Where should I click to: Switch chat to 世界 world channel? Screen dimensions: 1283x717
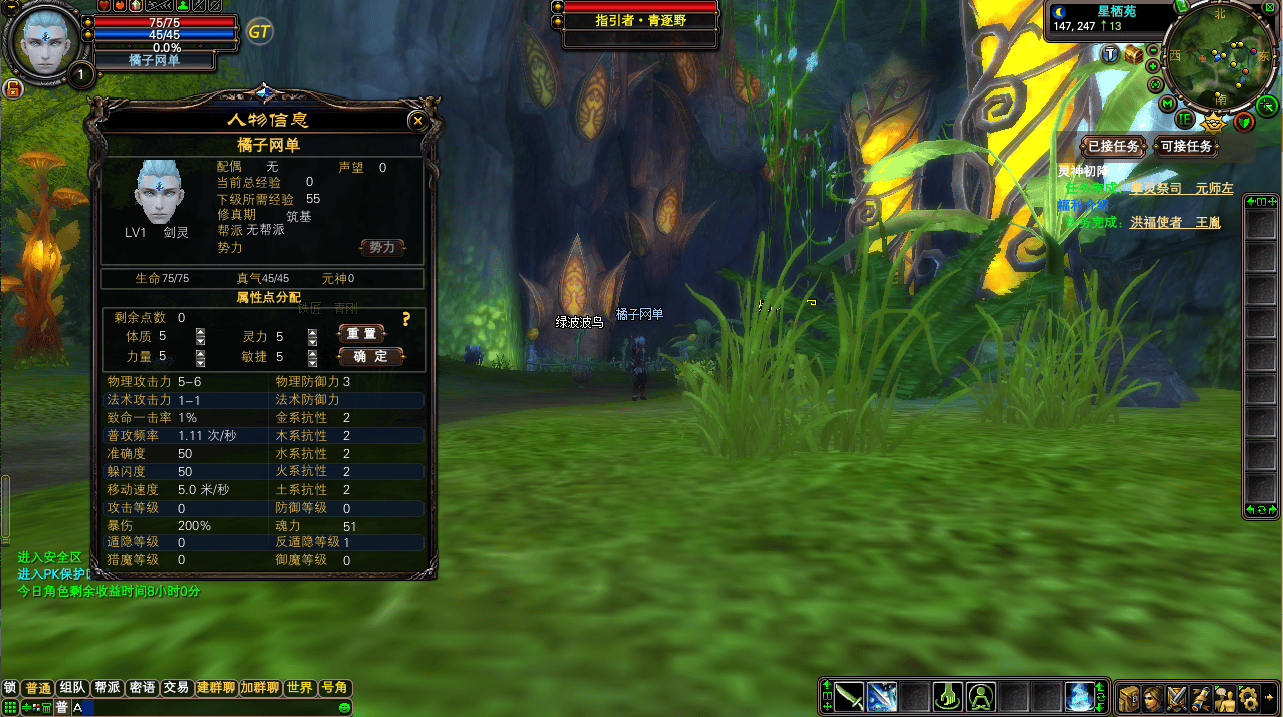click(x=299, y=688)
